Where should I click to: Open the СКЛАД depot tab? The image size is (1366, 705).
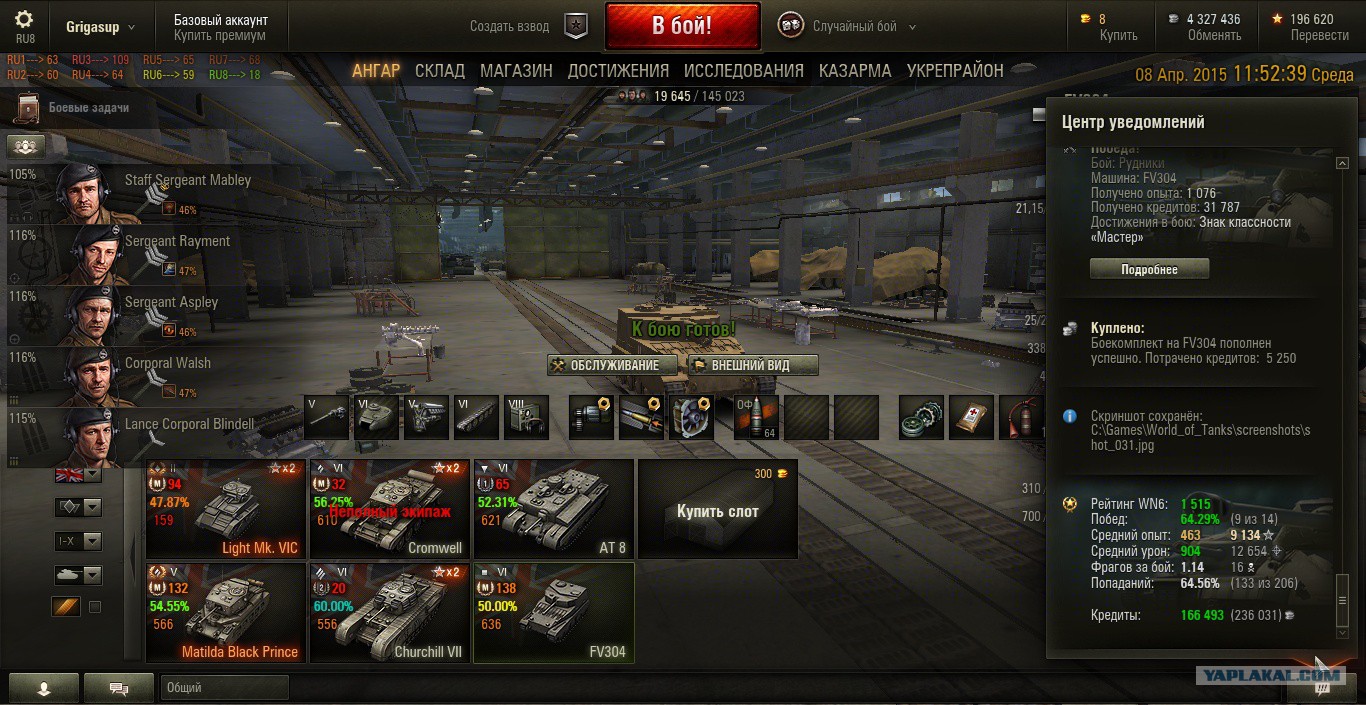pyautogui.click(x=440, y=71)
